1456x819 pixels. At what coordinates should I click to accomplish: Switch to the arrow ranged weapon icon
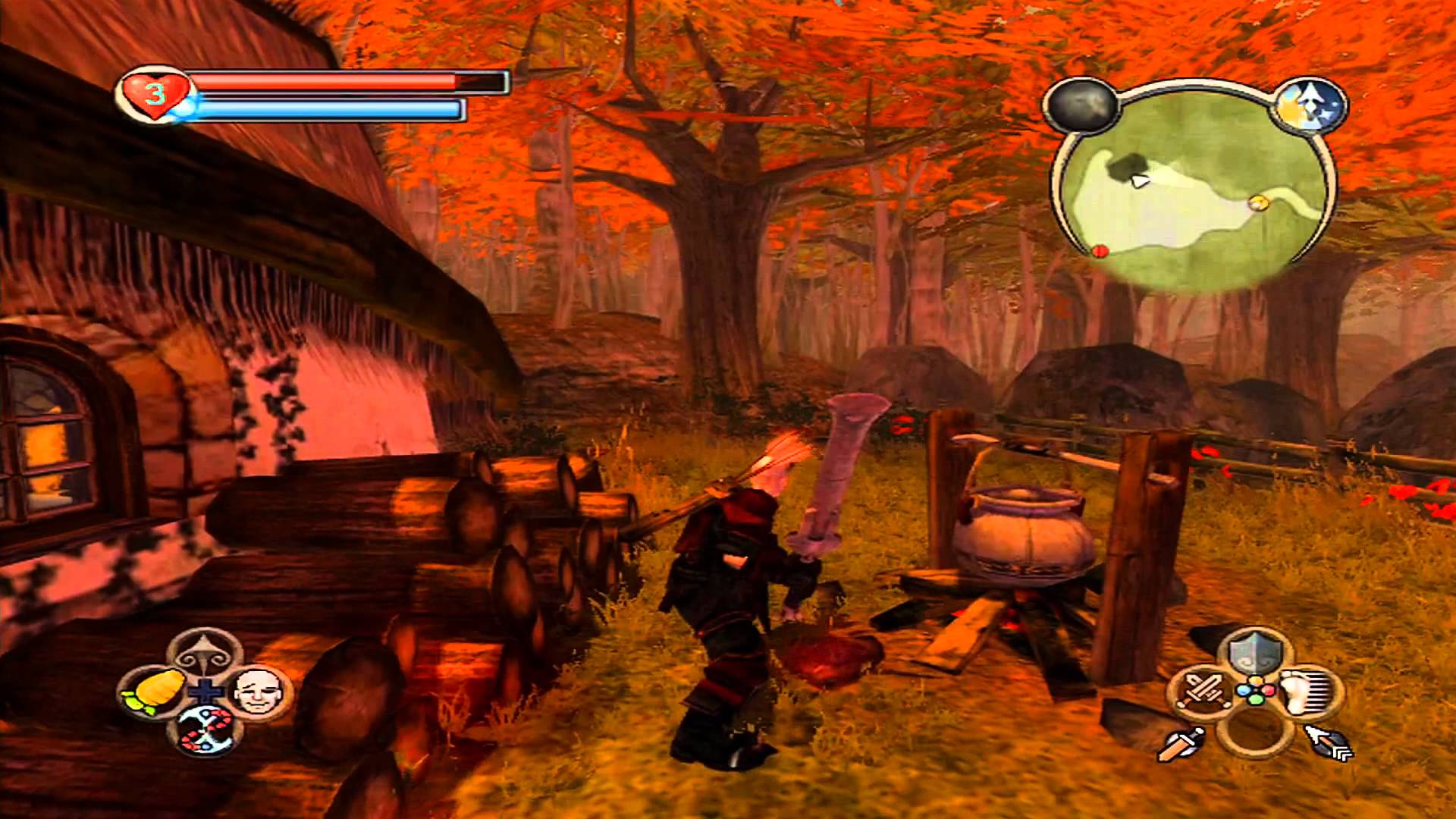[1329, 743]
